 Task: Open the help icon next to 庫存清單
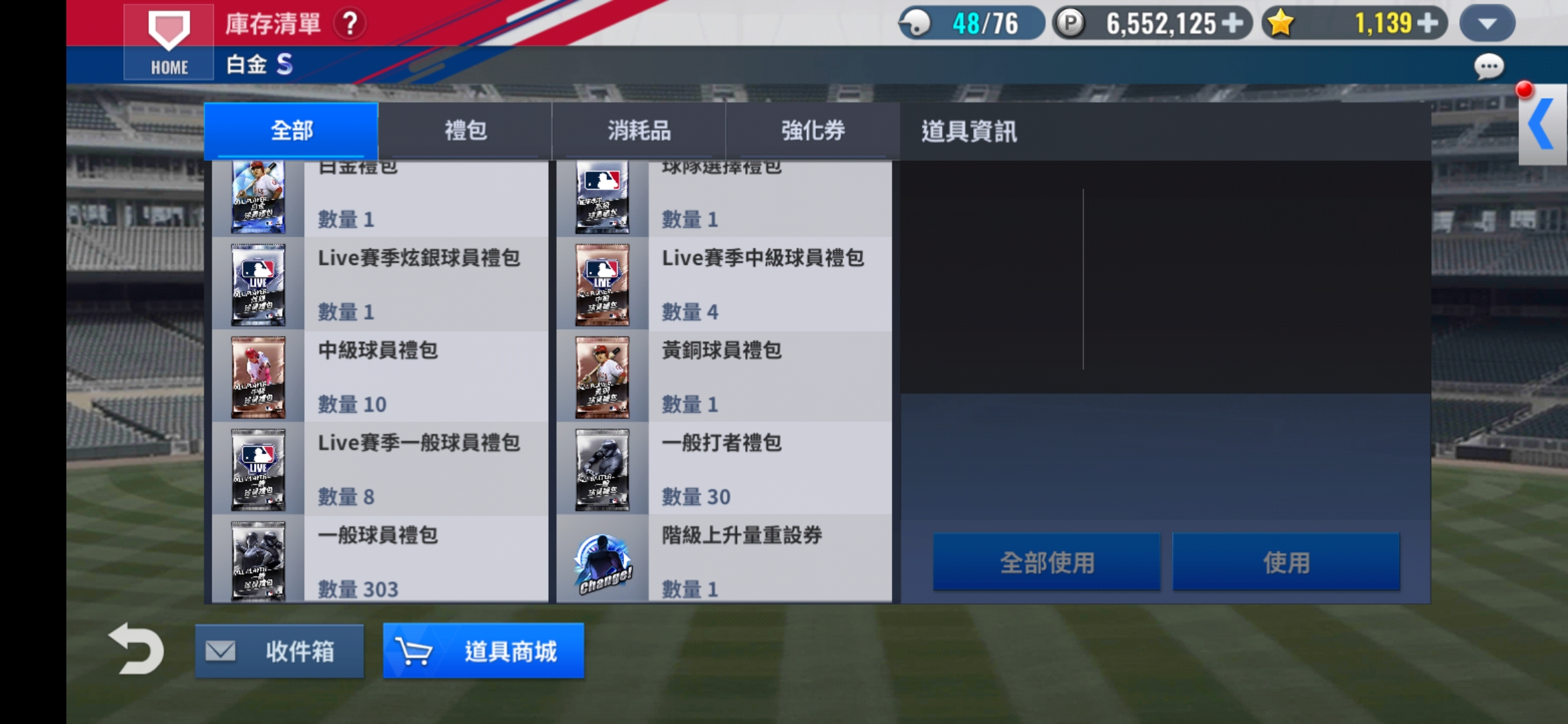tap(348, 23)
